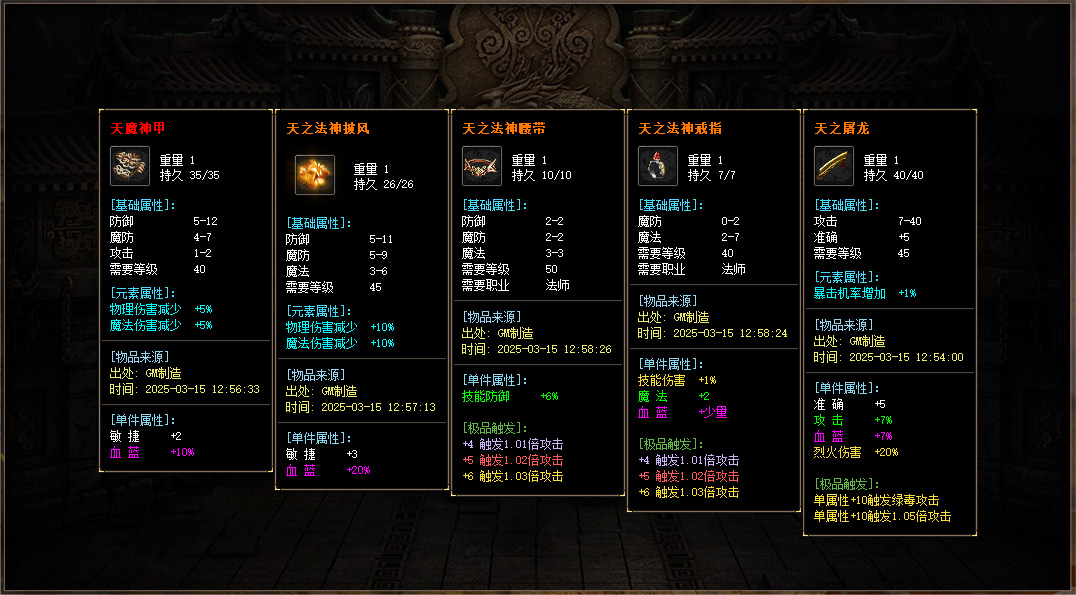Select the 天魔神甲 armor icon

130,166
